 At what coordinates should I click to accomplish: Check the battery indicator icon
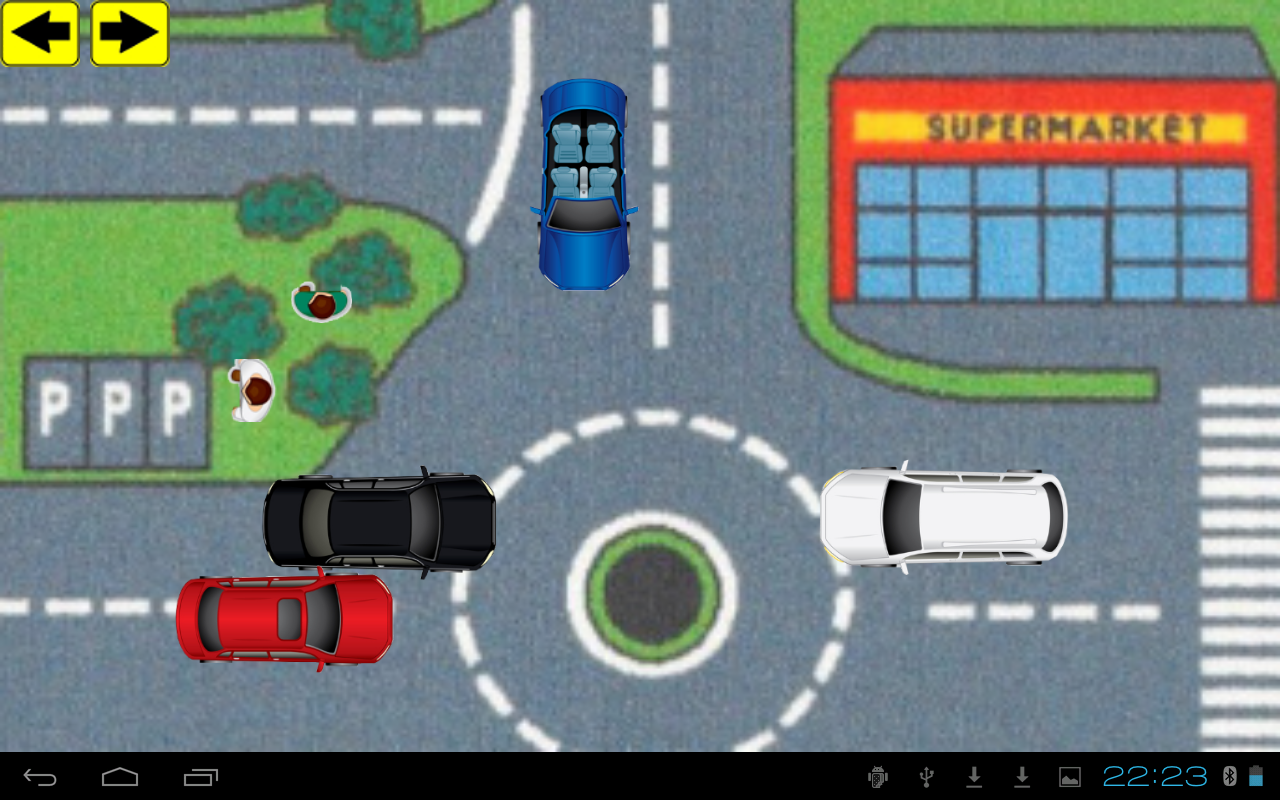click(1256, 778)
